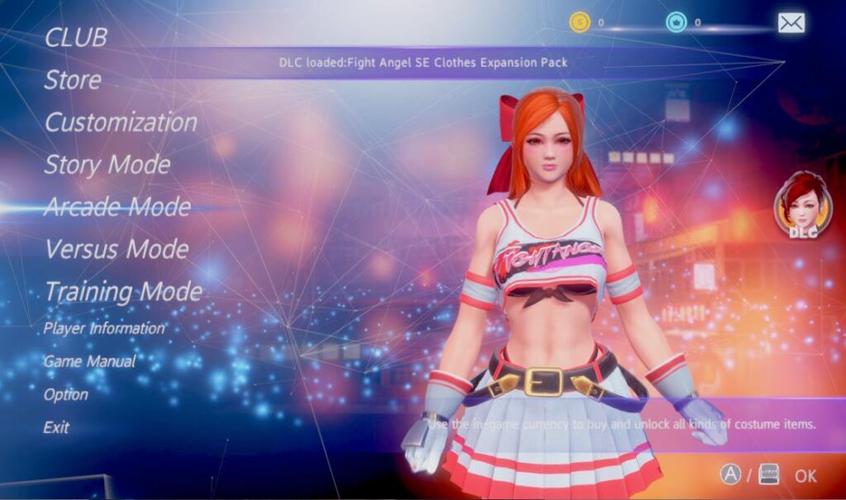Viewport: 846px width, 500px height.
Task: Enter the Store
Action: [72, 80]
